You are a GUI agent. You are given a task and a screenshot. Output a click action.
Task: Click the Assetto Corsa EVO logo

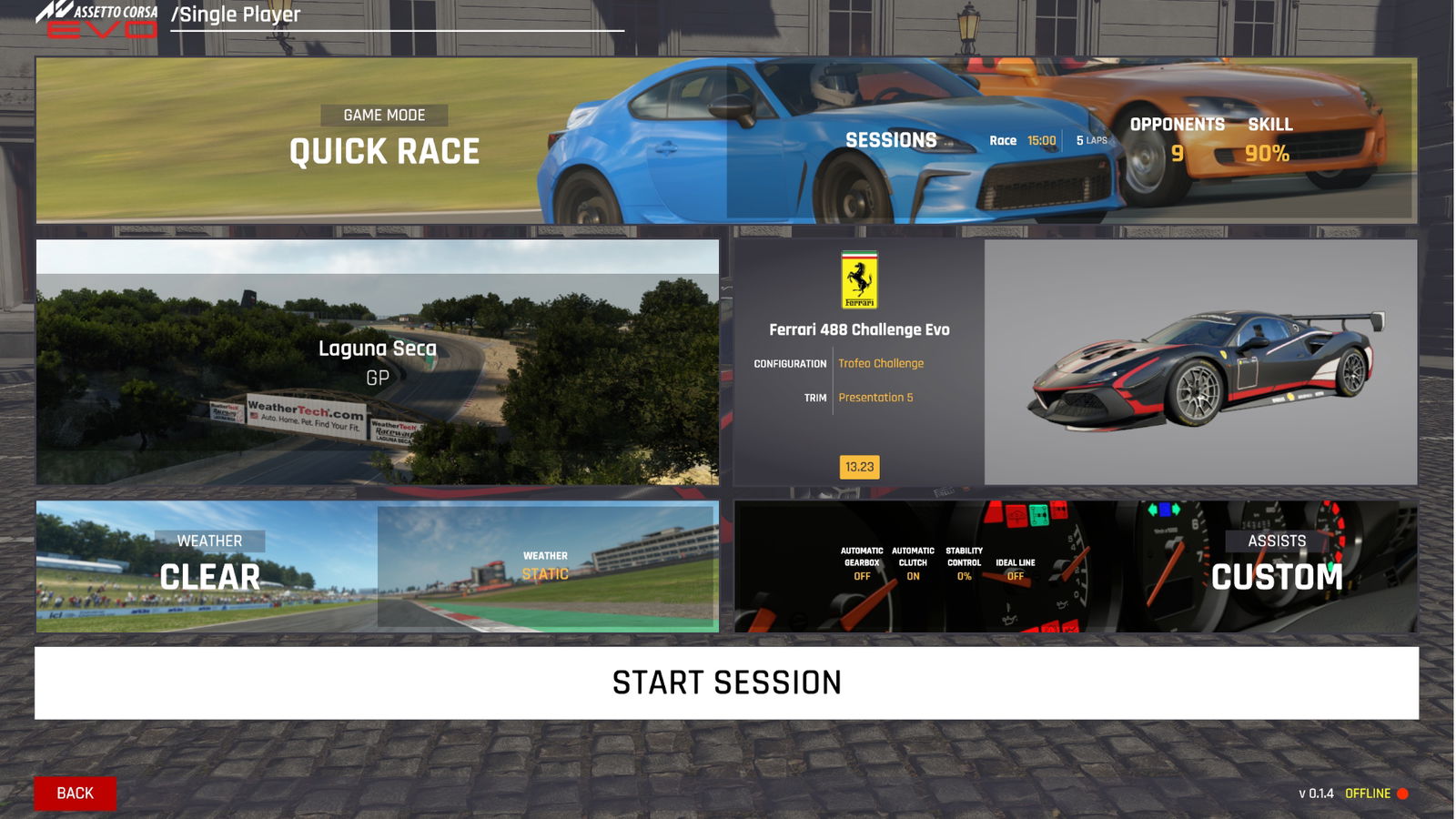[x=97, y=20]
